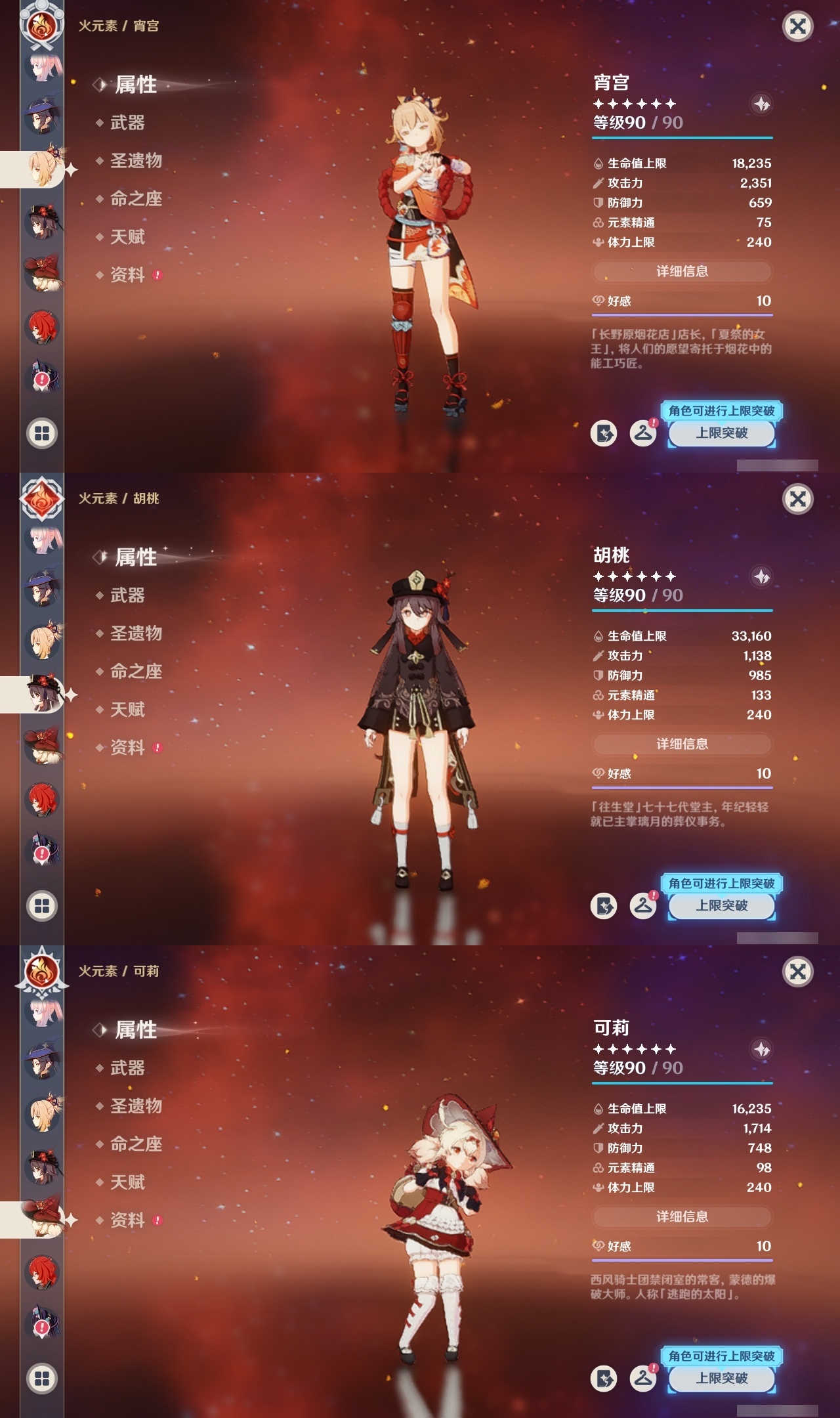The height and width of the screenshot is (1418, 840).
Task: Switch to the 武器 section
Action: pos(129,123)
